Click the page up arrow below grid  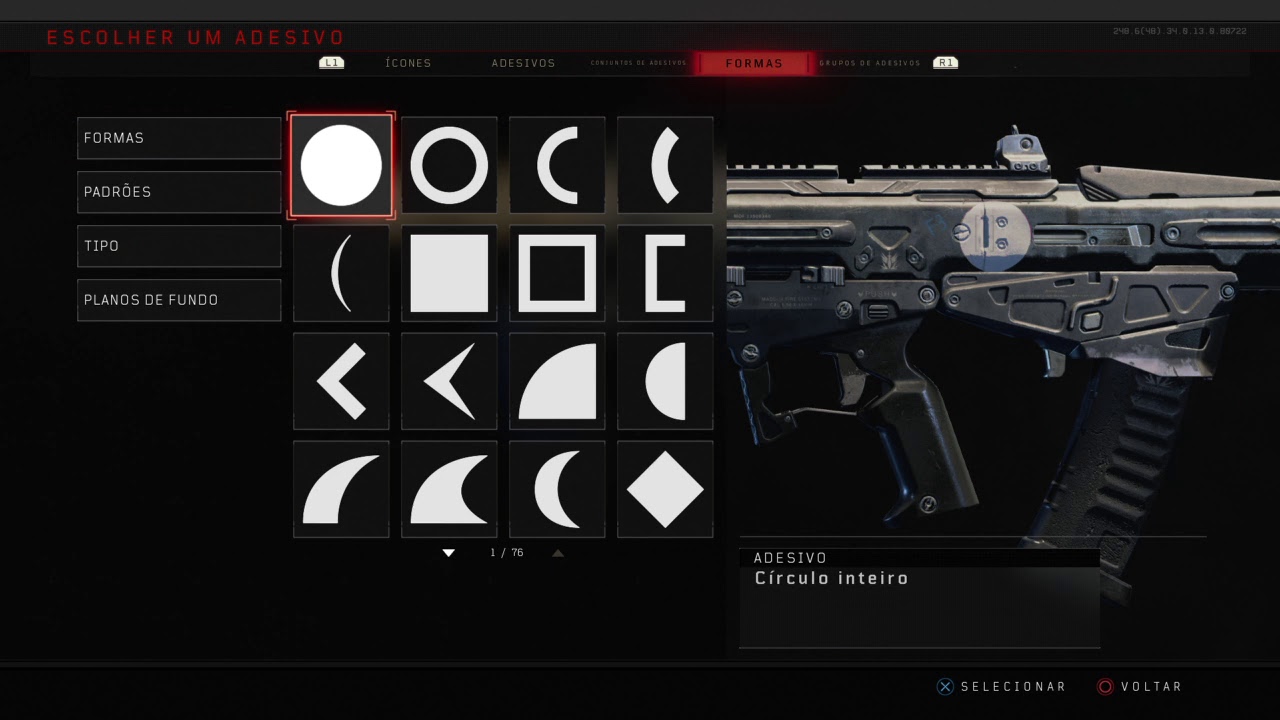tap(558, 553)
